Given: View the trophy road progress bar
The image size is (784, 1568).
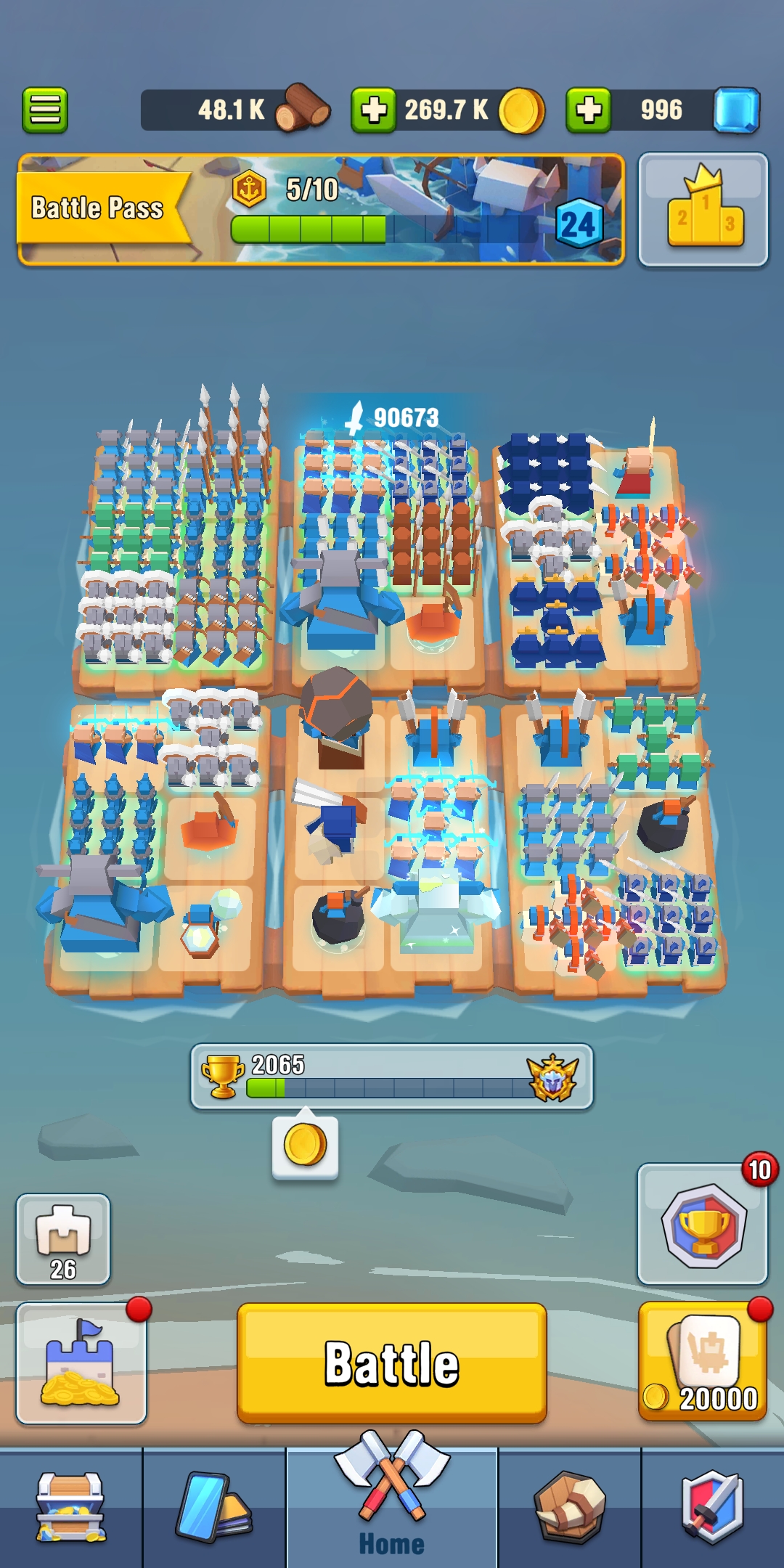Looking at the screenshot, I should [391, 1077].
